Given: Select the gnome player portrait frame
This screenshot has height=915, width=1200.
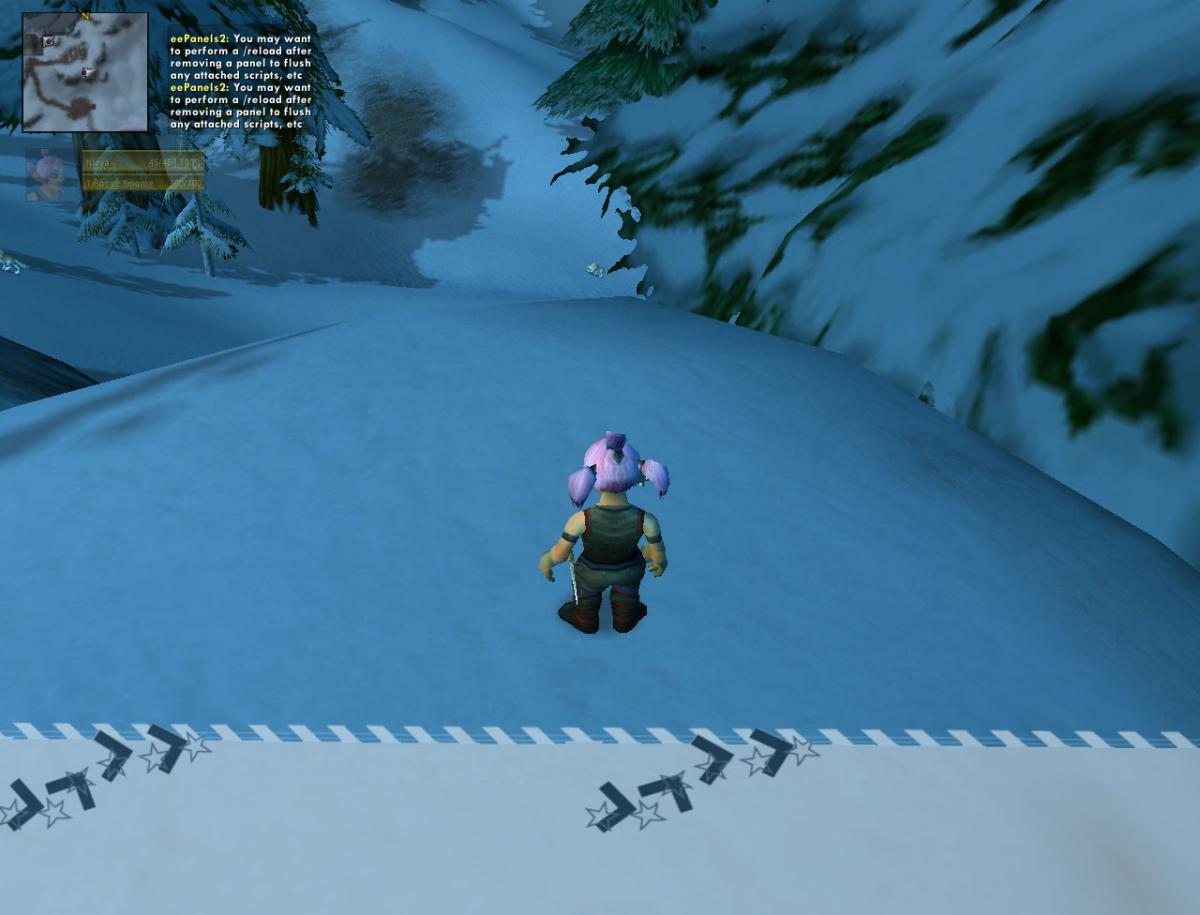Looking at the screenshot, I should [47, 175].
